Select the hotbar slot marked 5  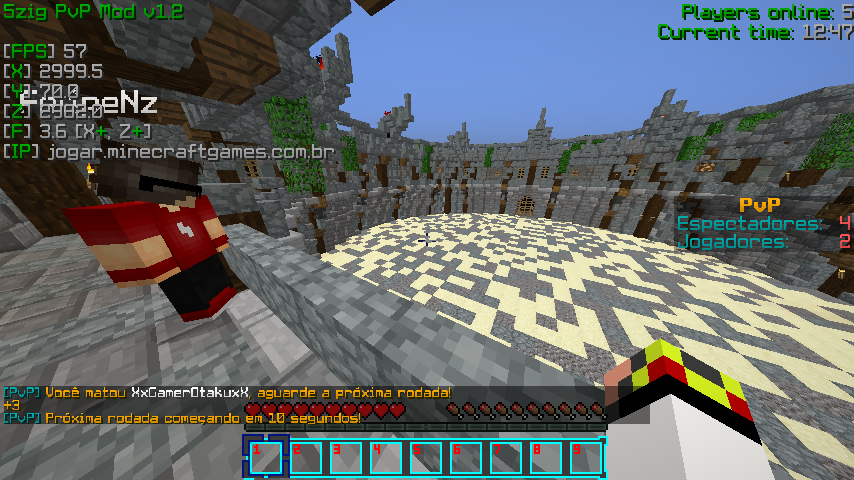point(426,457)
